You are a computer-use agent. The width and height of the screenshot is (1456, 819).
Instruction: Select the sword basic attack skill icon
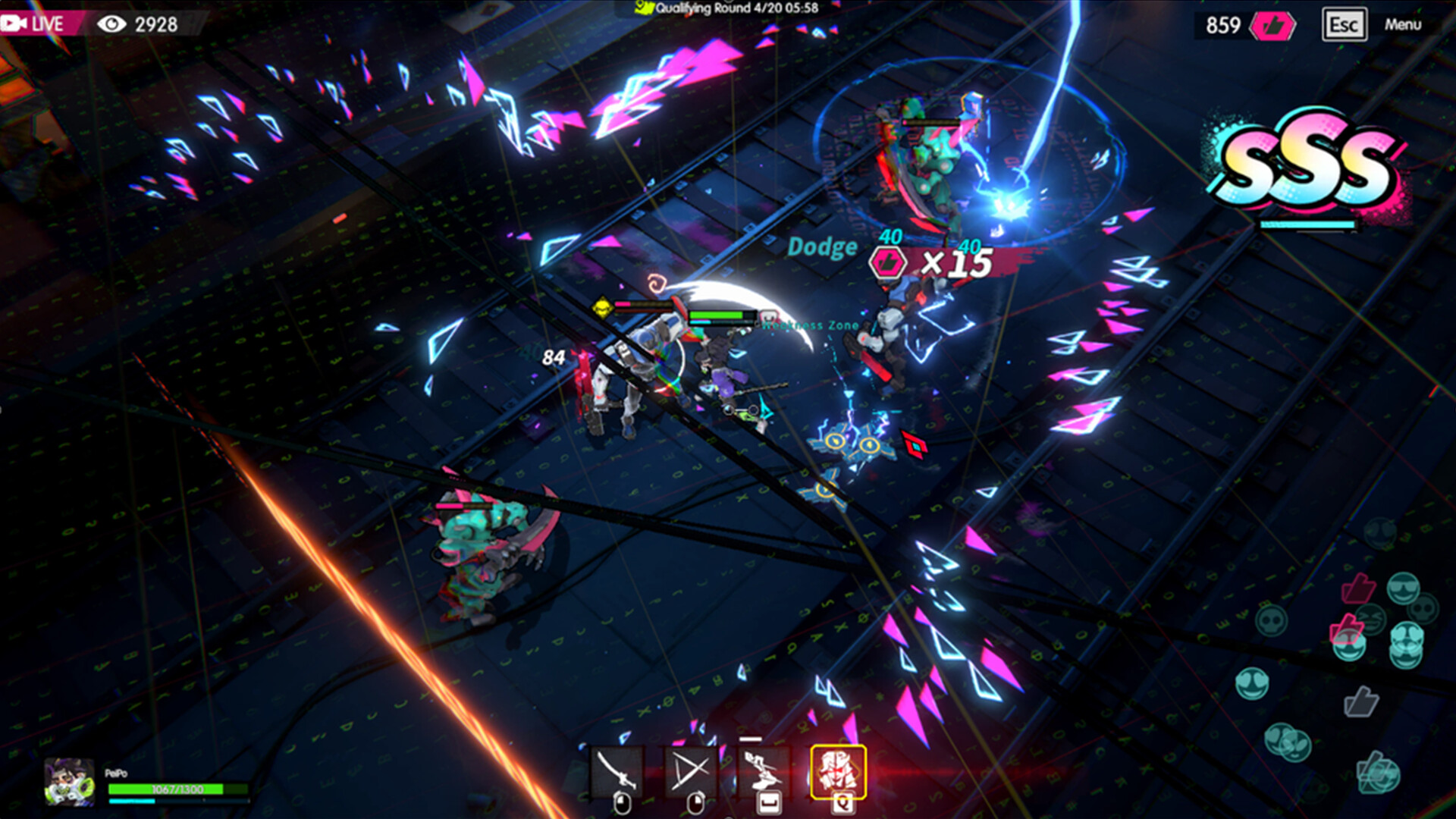coord(618,770)
